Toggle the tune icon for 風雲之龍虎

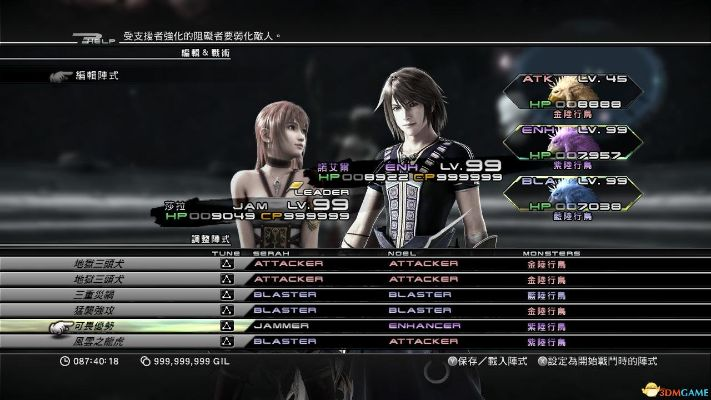[x=226, y=341]
